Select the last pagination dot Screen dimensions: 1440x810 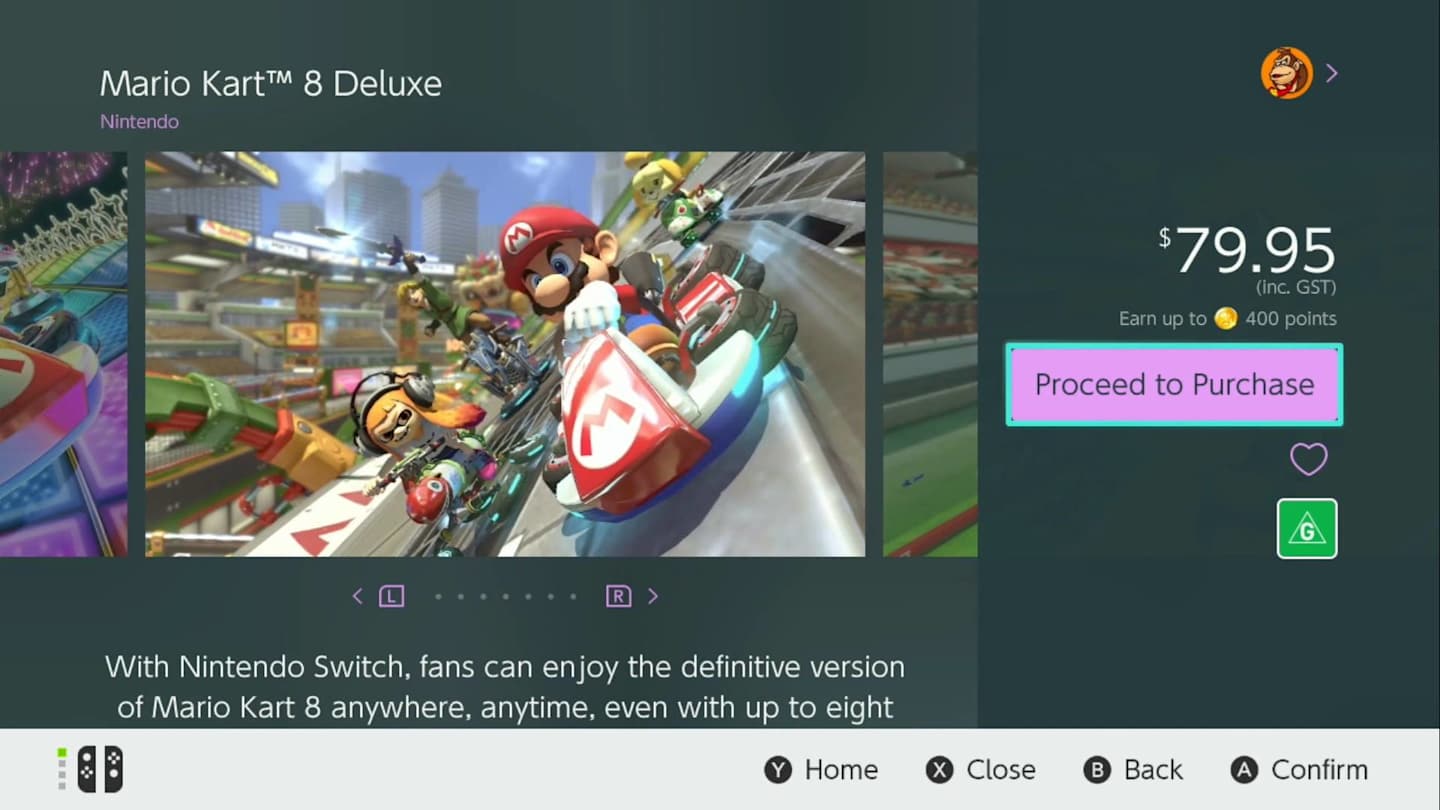pos(573,595)
